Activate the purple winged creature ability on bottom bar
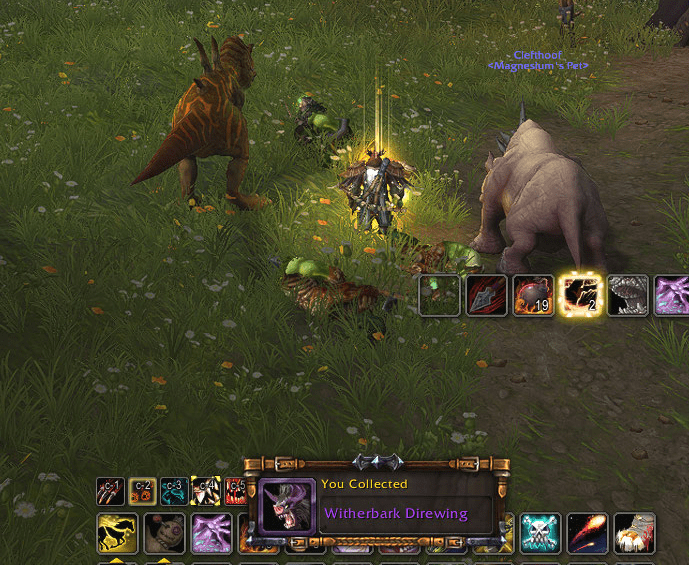This screenshot has width=689, height=565. (x=211, y=533)
